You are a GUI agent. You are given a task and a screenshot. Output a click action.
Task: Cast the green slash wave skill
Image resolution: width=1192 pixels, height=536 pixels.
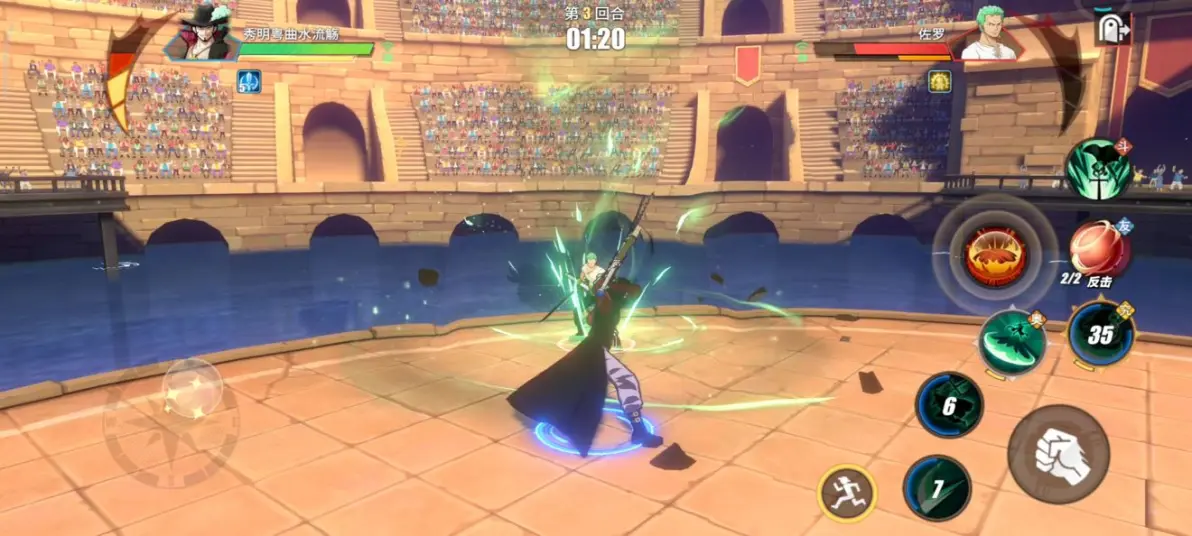(1012, 343)
